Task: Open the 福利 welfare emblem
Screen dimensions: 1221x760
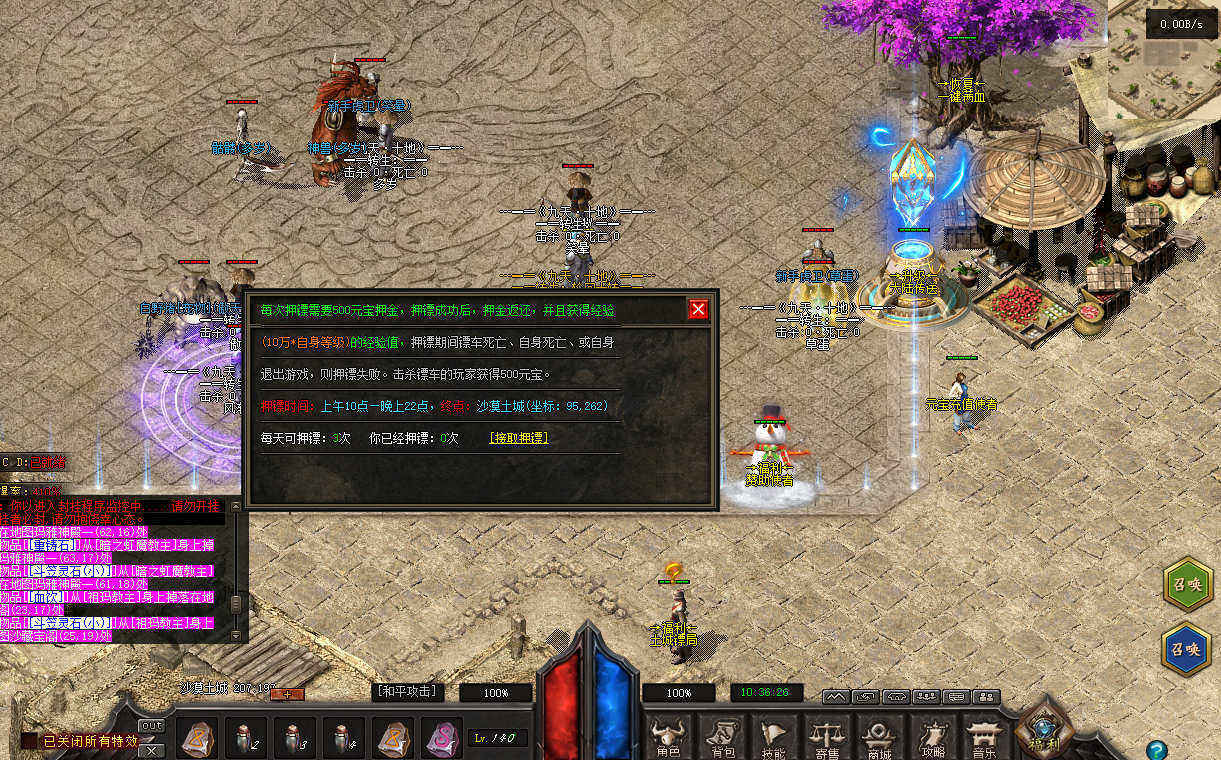Action: point(1044,734)
